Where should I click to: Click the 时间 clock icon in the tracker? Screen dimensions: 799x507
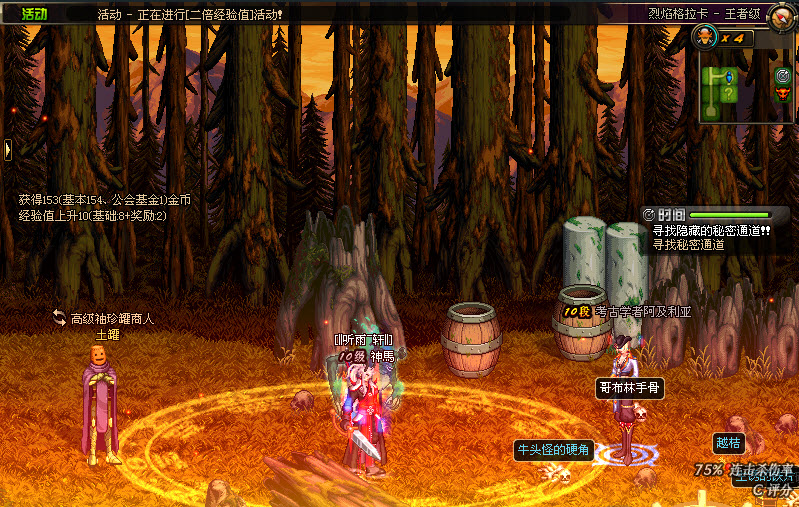(x=650, y=215)
